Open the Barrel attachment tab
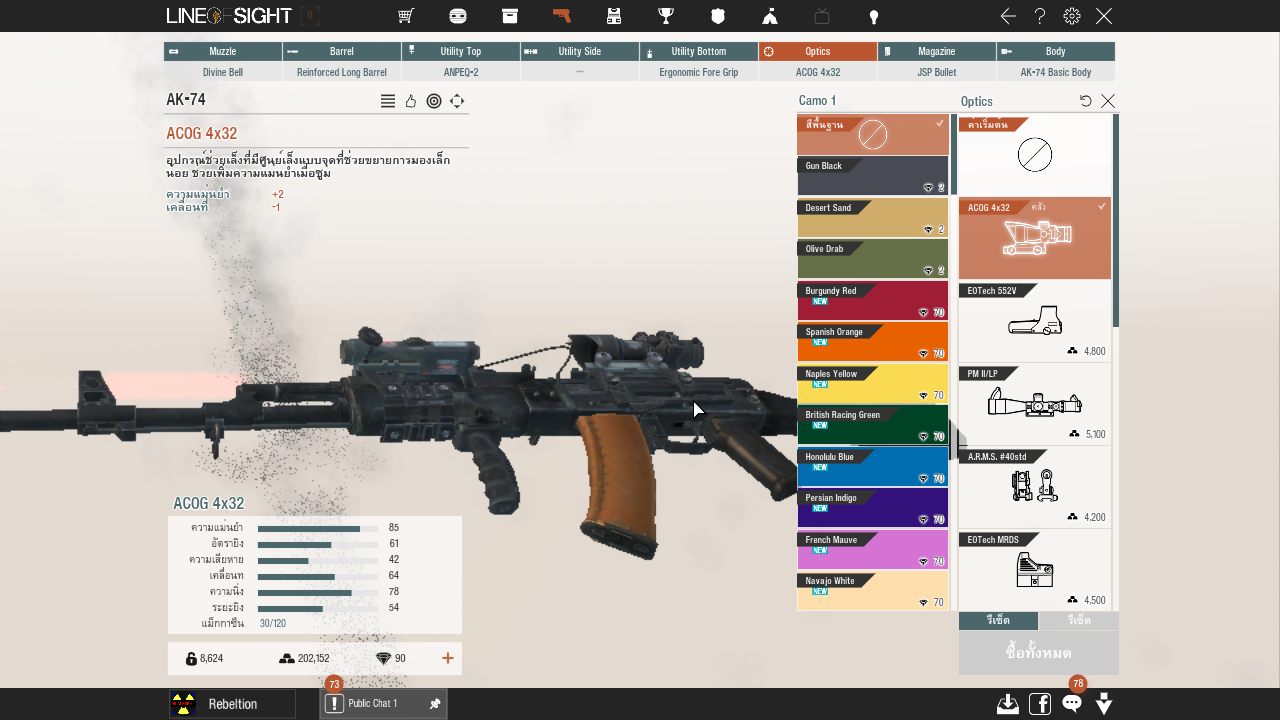1280x720 pixels. tap(341, 51)
